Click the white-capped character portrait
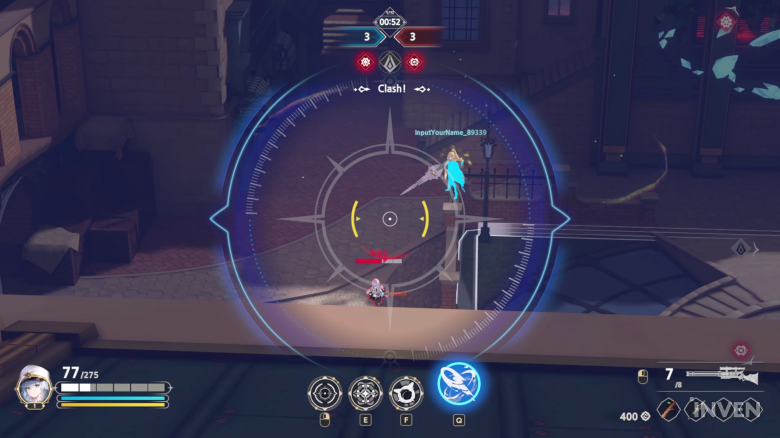780x438 pixels. (x=34, y=387)
